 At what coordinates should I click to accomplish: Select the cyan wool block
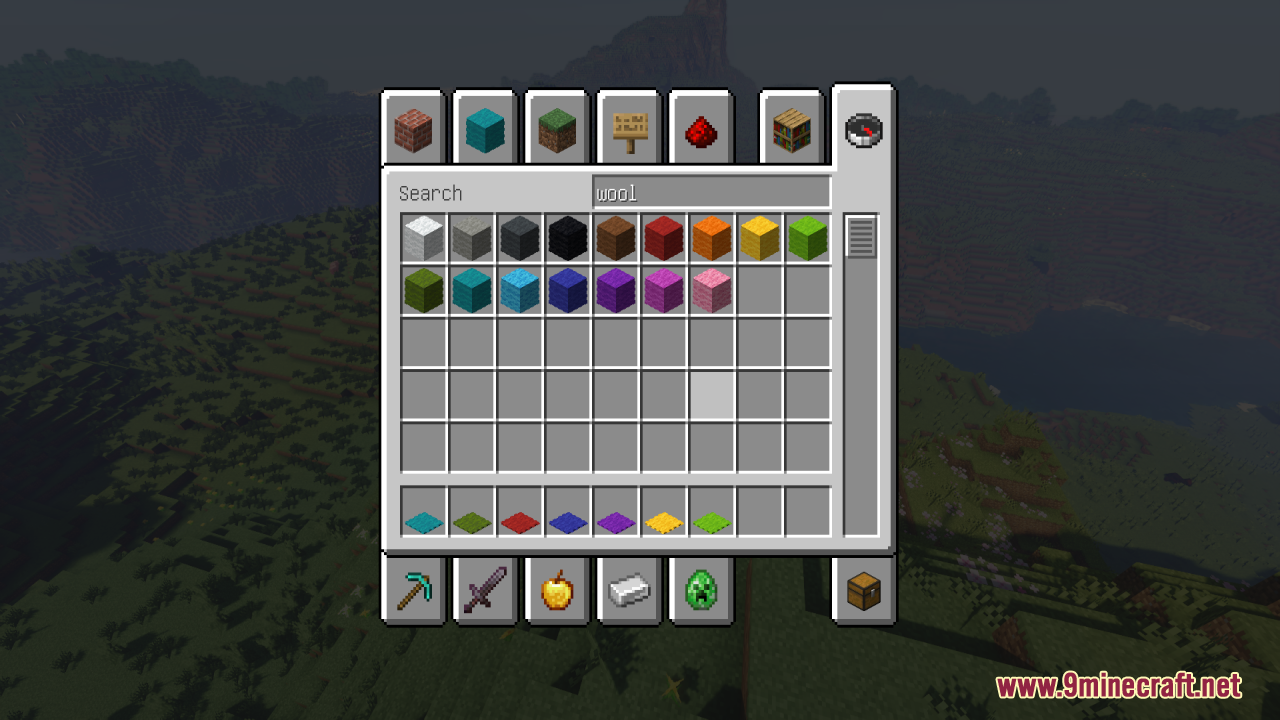point(471,289)
